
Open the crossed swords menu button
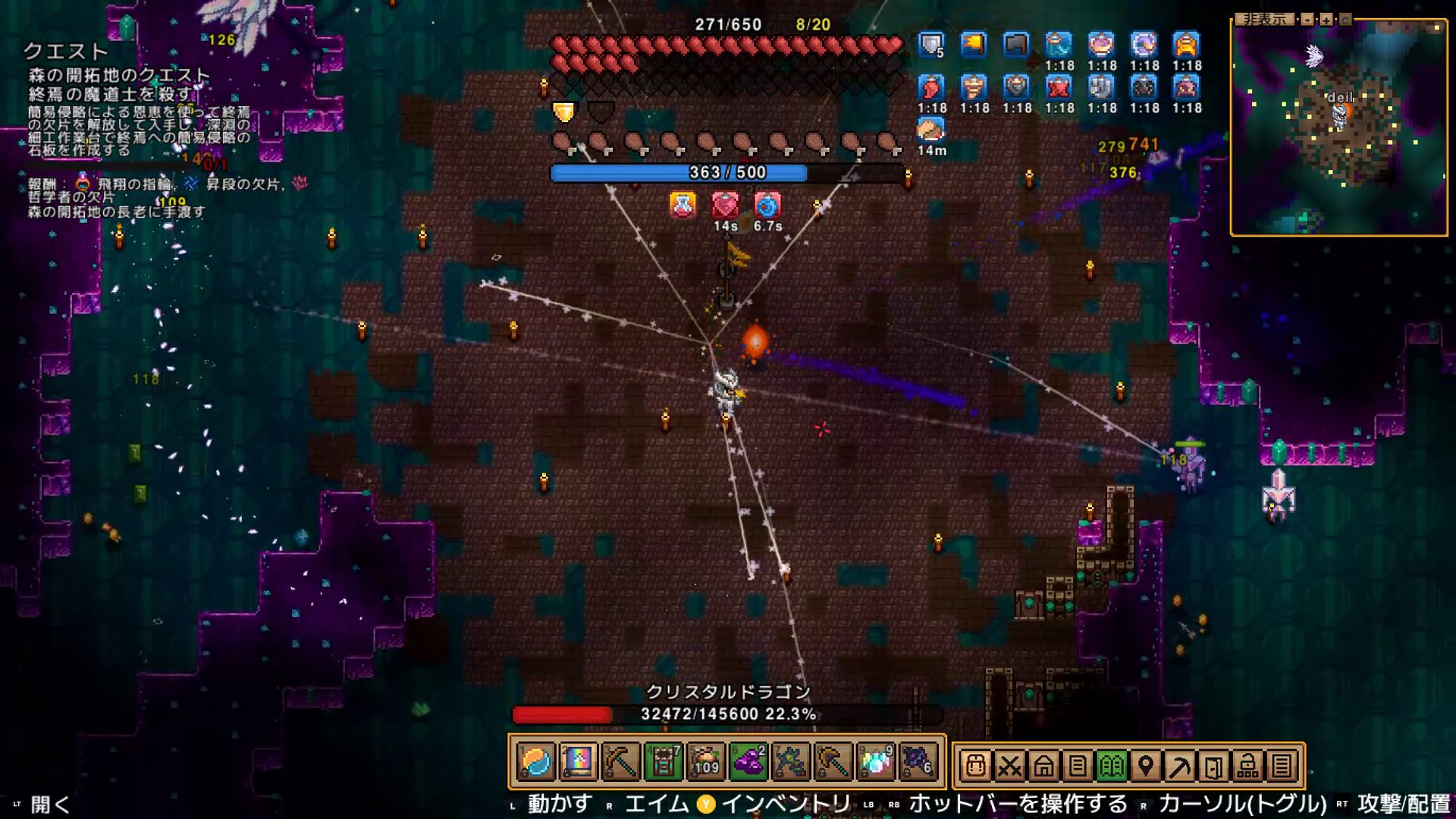[x=1009, y=766]
